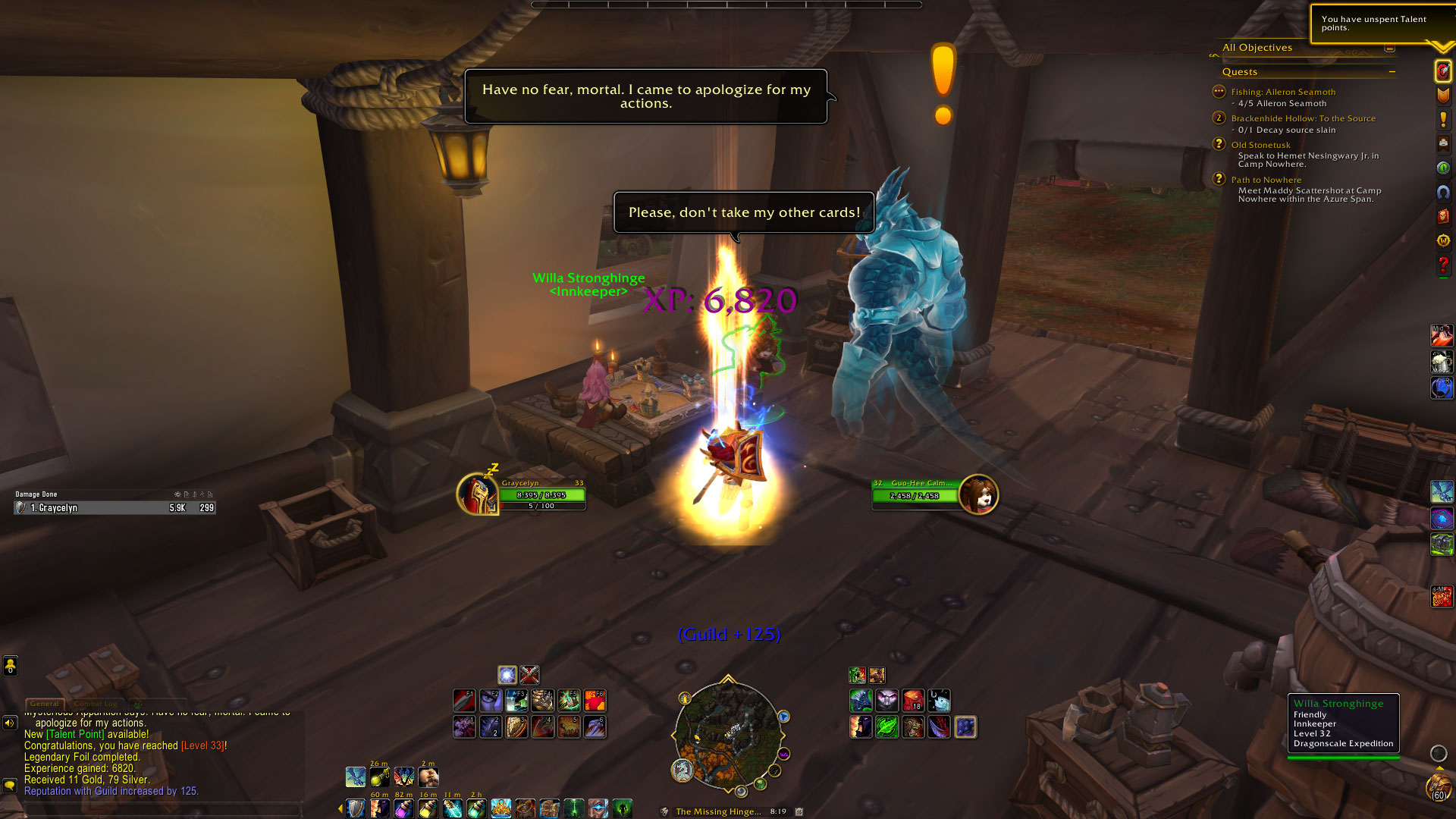Select the General chat tab

click(45, 704)
